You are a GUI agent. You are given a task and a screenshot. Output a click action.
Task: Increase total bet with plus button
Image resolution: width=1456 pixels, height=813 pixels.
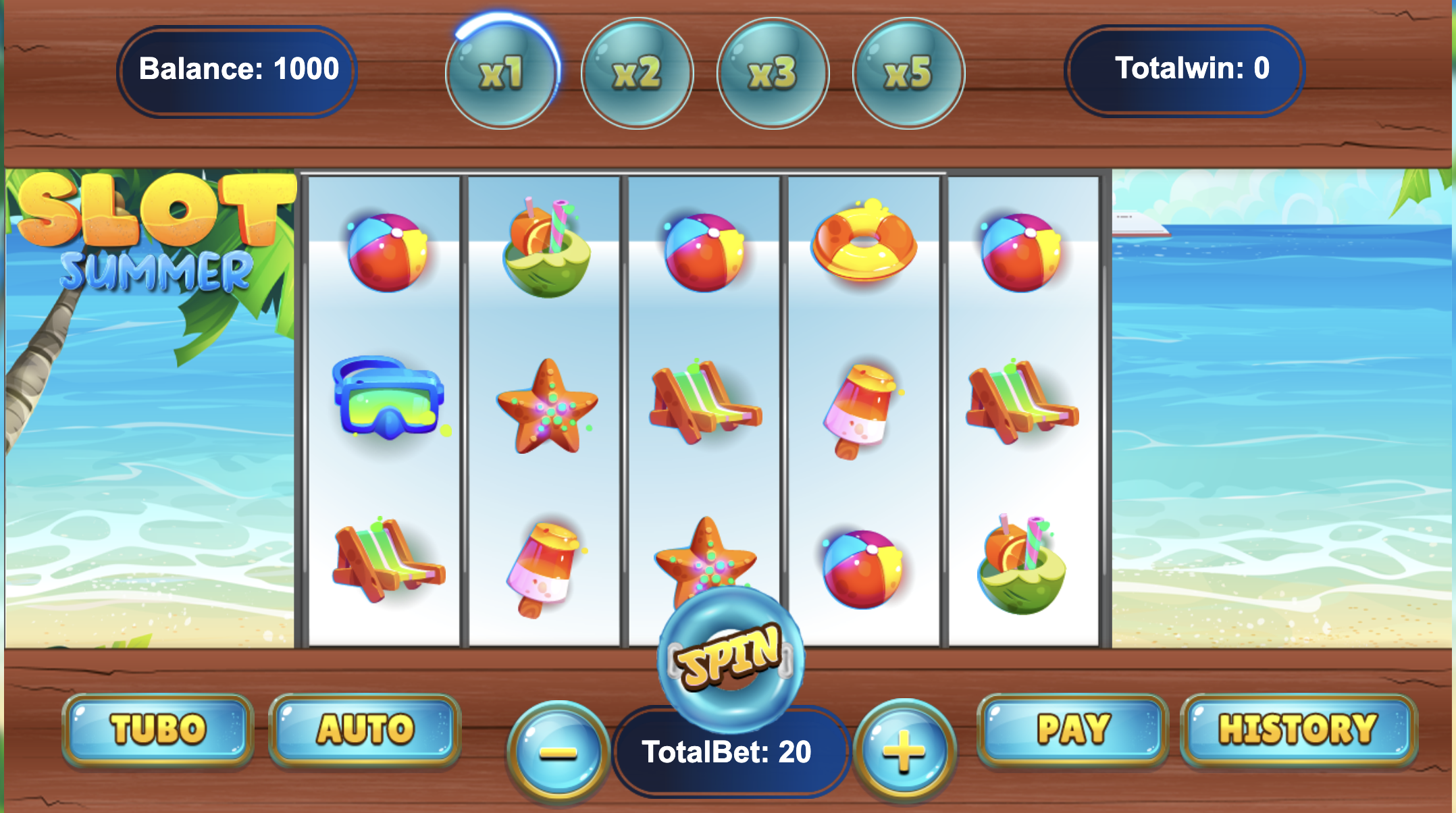pyautogui.click(x=904, y=751)
